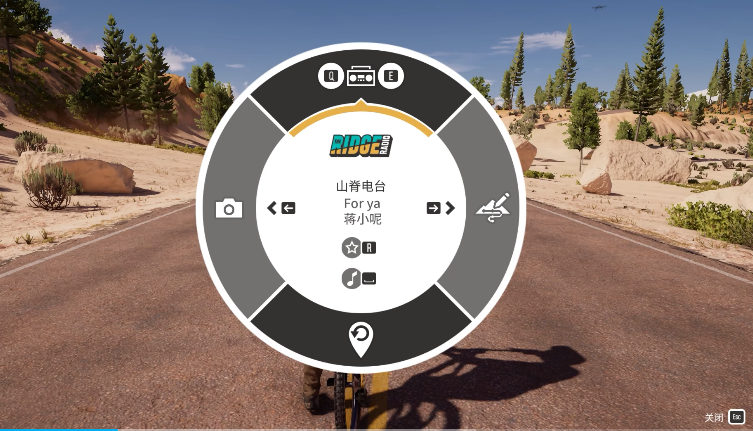Favorite the current song with star icon
753x431 pixels.
pyautogui.click(x=352, y=248)
